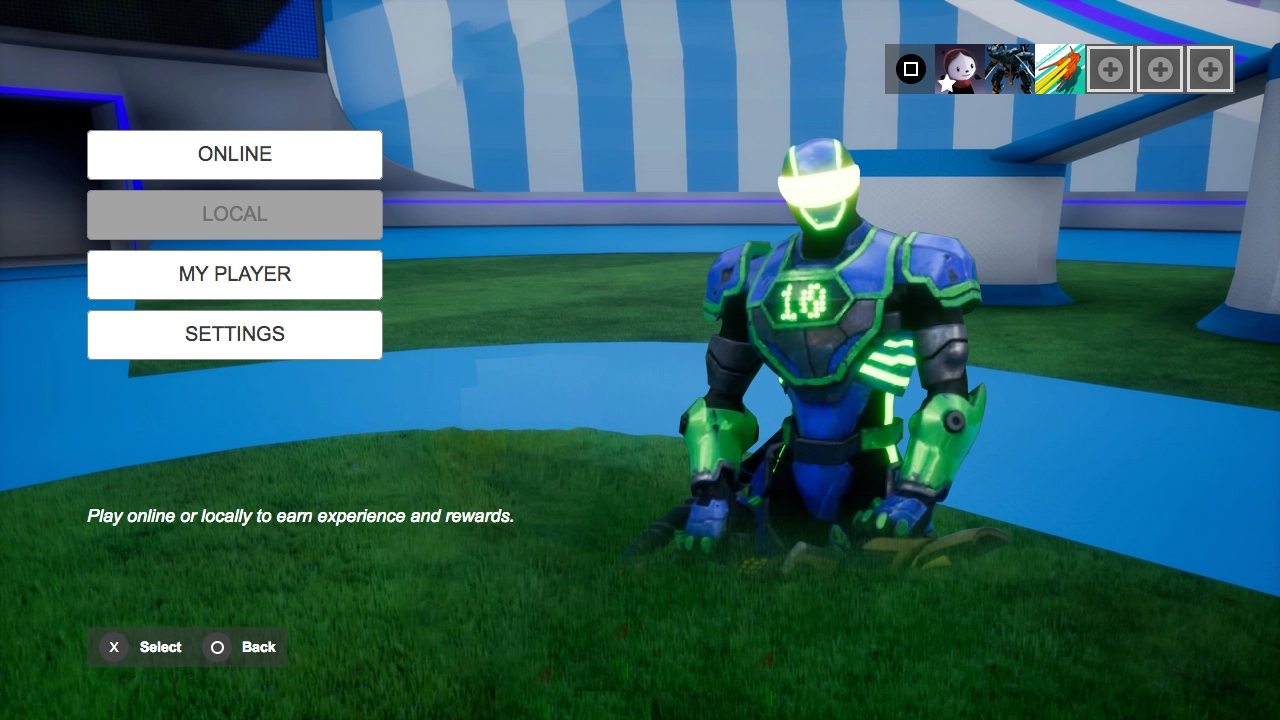Image resolution: width=1280 pixels, height=720 pixels.
Task: Choose the greyed-out Local option
Action: (235, 215)
